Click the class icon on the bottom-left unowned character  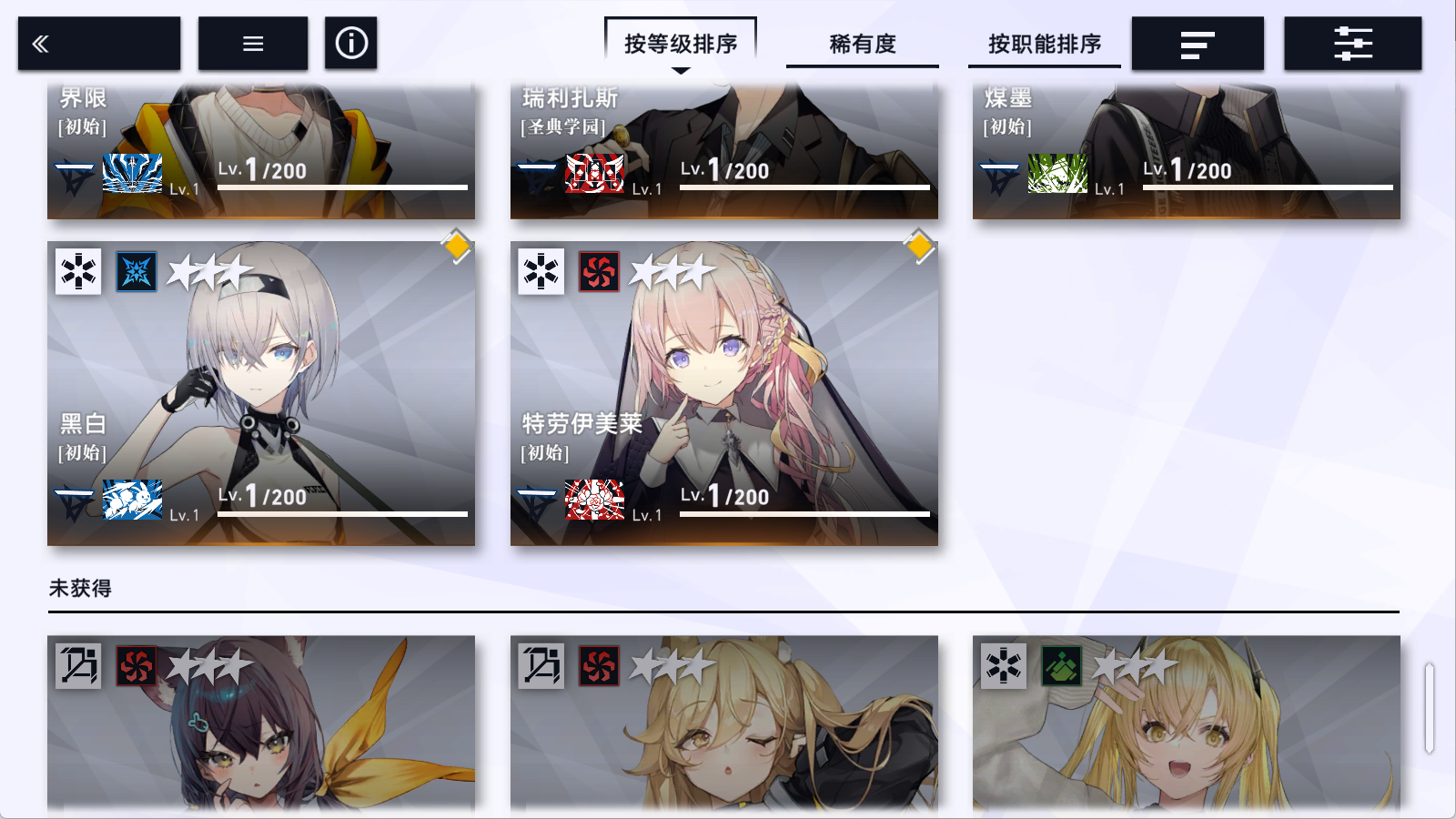click(78, 666)
